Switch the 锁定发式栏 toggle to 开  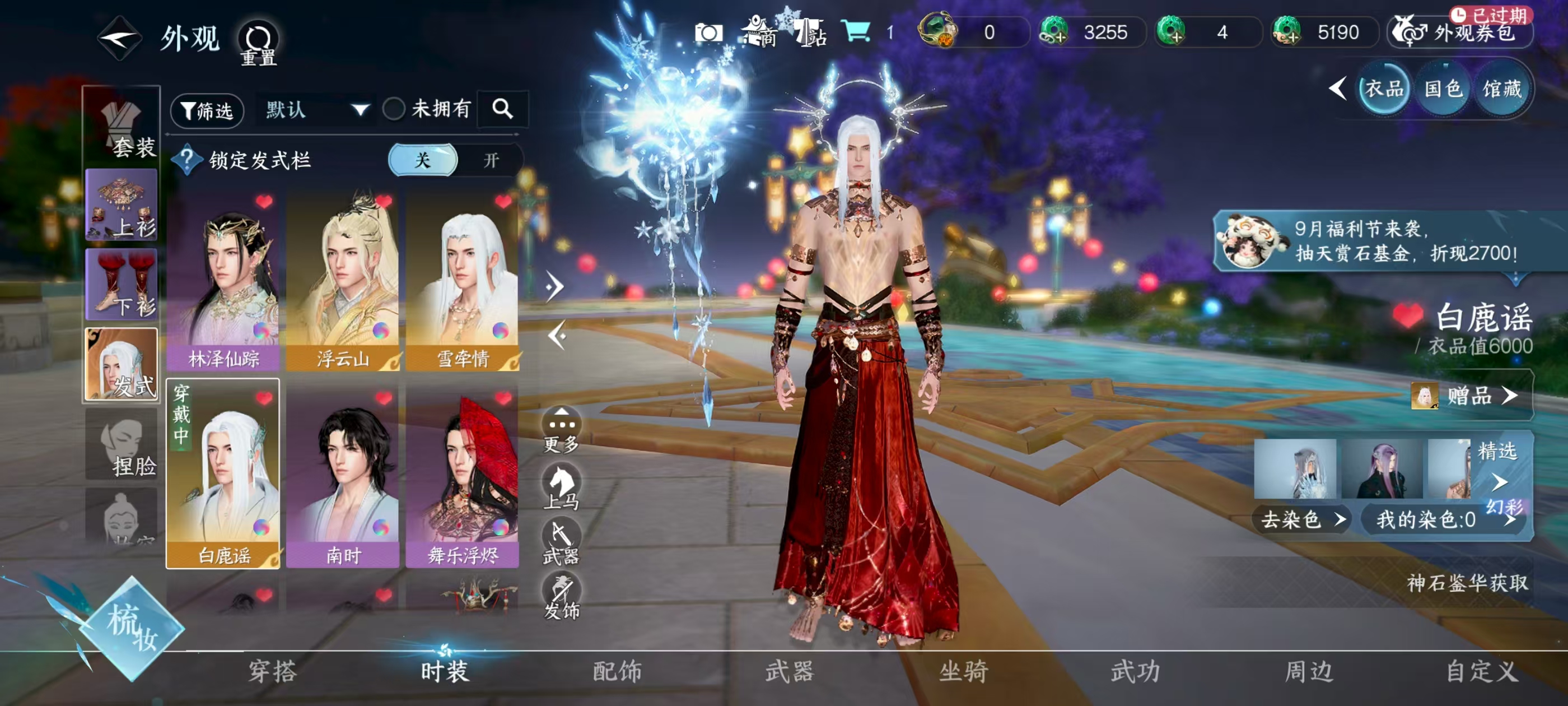490,160
